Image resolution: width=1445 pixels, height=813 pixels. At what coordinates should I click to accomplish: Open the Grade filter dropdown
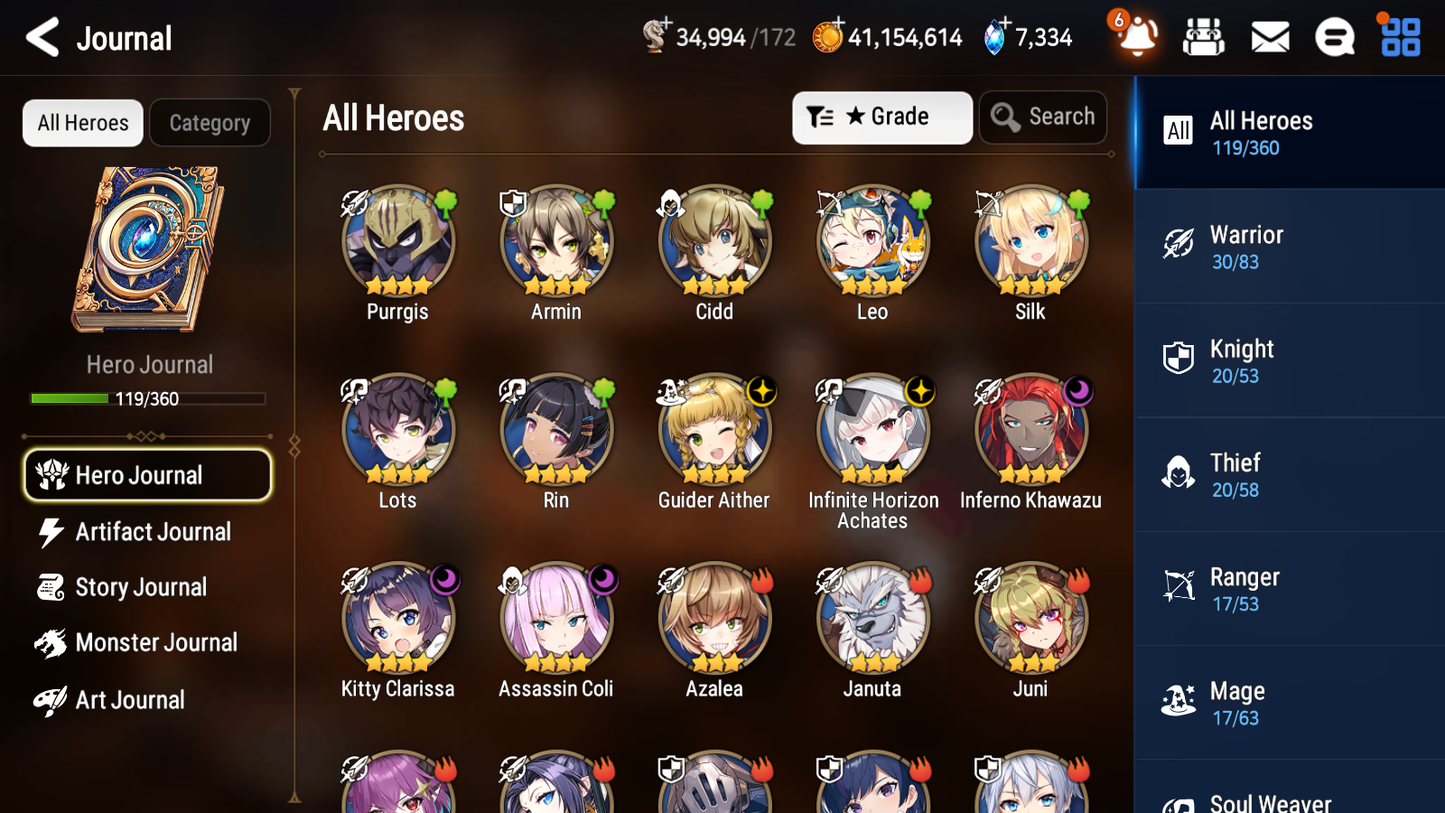tap(882, 117)
